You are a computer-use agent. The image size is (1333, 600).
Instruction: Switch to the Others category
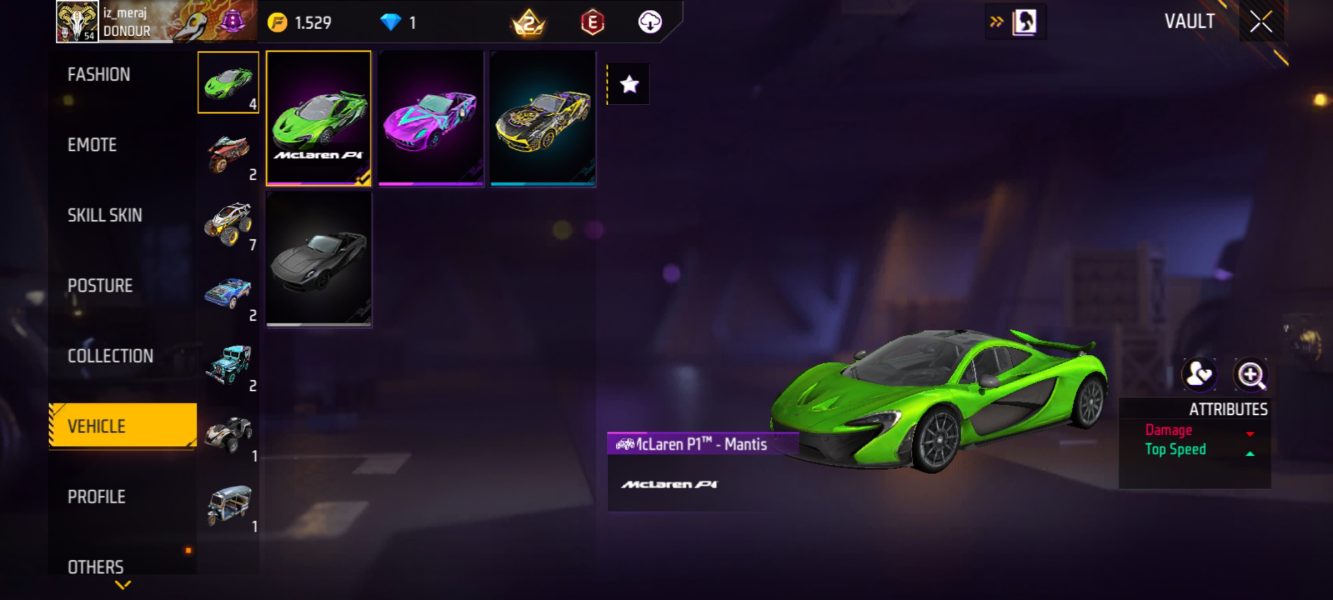pyautogui.click(x=96, y=566)
